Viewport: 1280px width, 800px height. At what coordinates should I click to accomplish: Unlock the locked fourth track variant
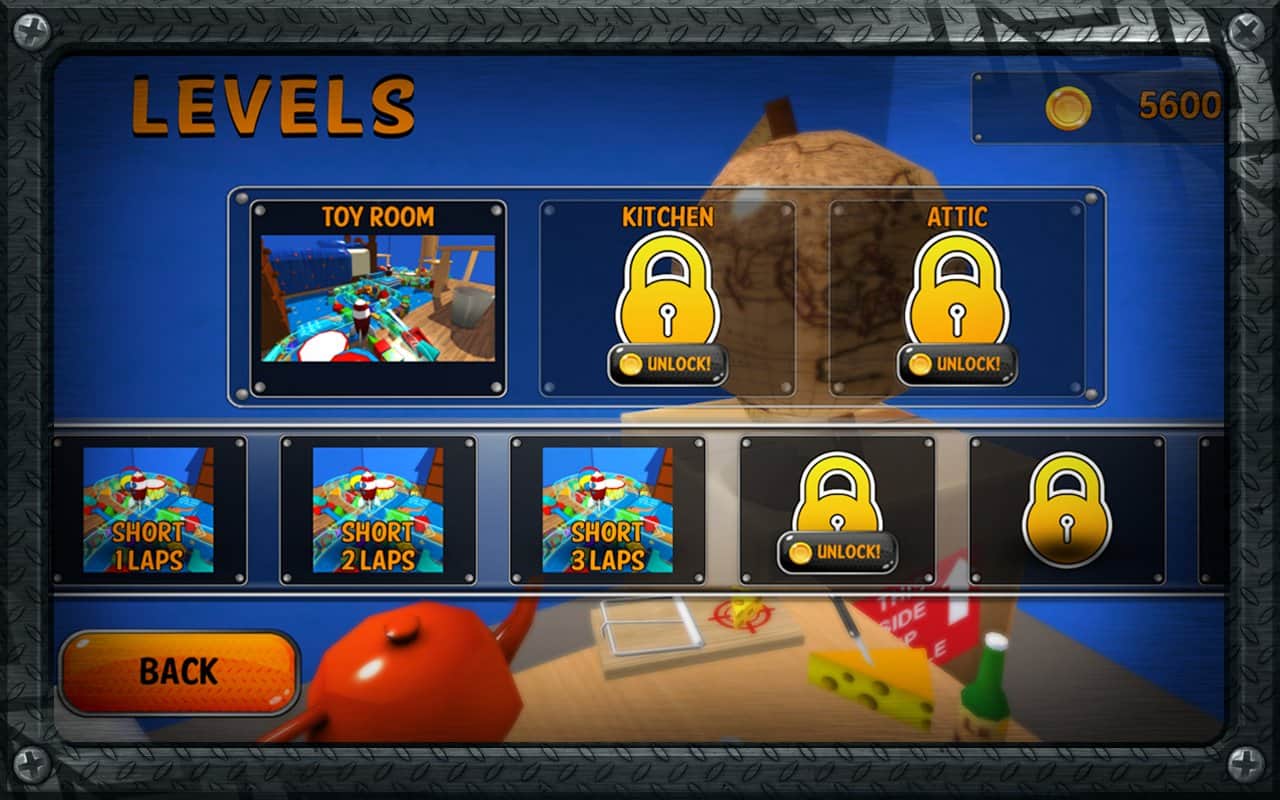coord(837,549)
